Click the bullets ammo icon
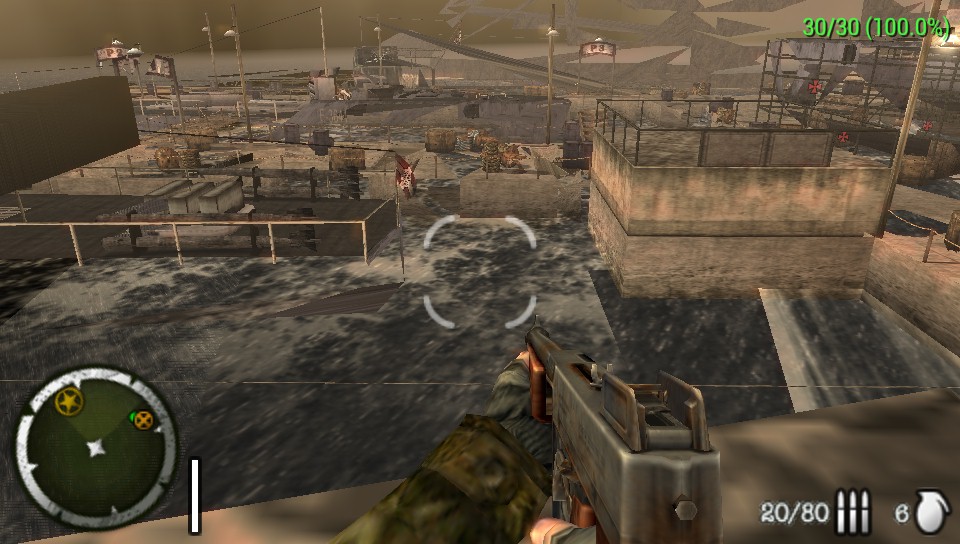Screen dimensions: 960x544 pos(852,513)
